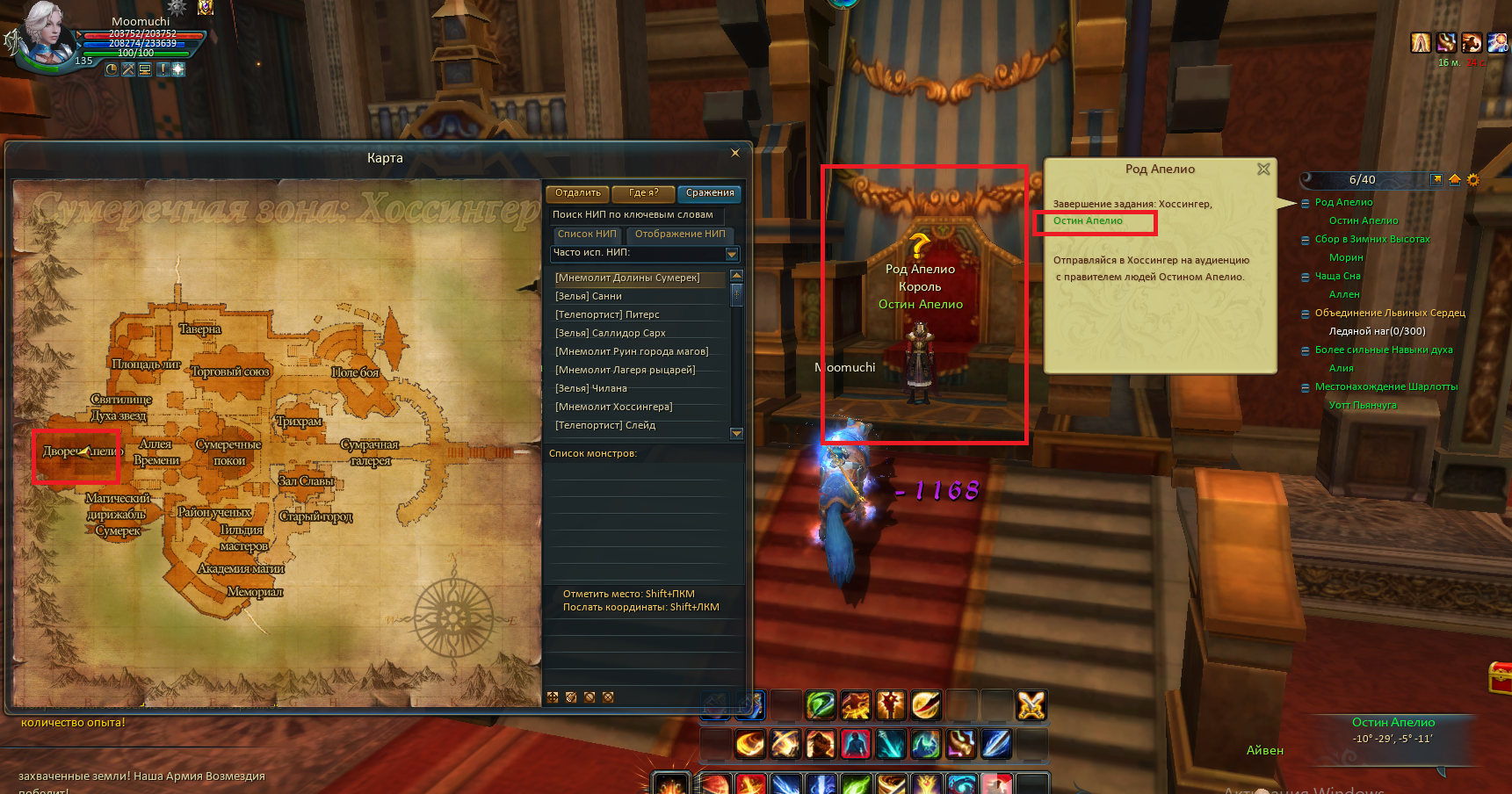
Task: Open quest tracker gear settings icon
Action: pos(1473,180)
